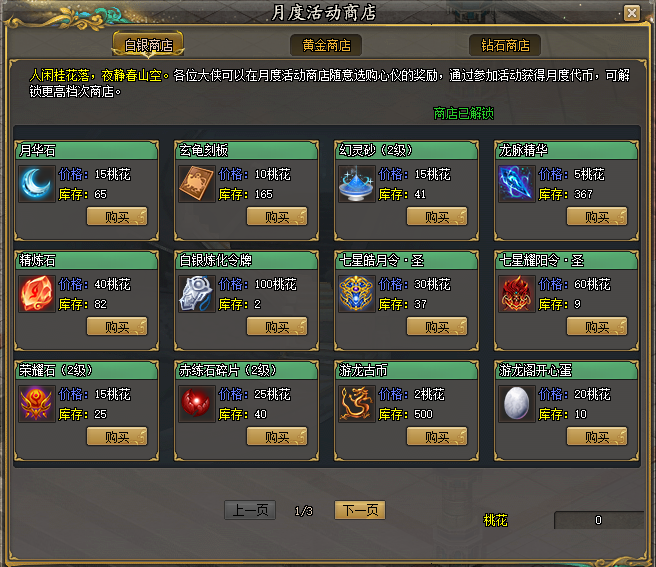The height and width of the screenshot is (567, 656).
Task: Purchase 赤练石碎片 (2级)
Action: pyautogui.click(x=277, y=437)
